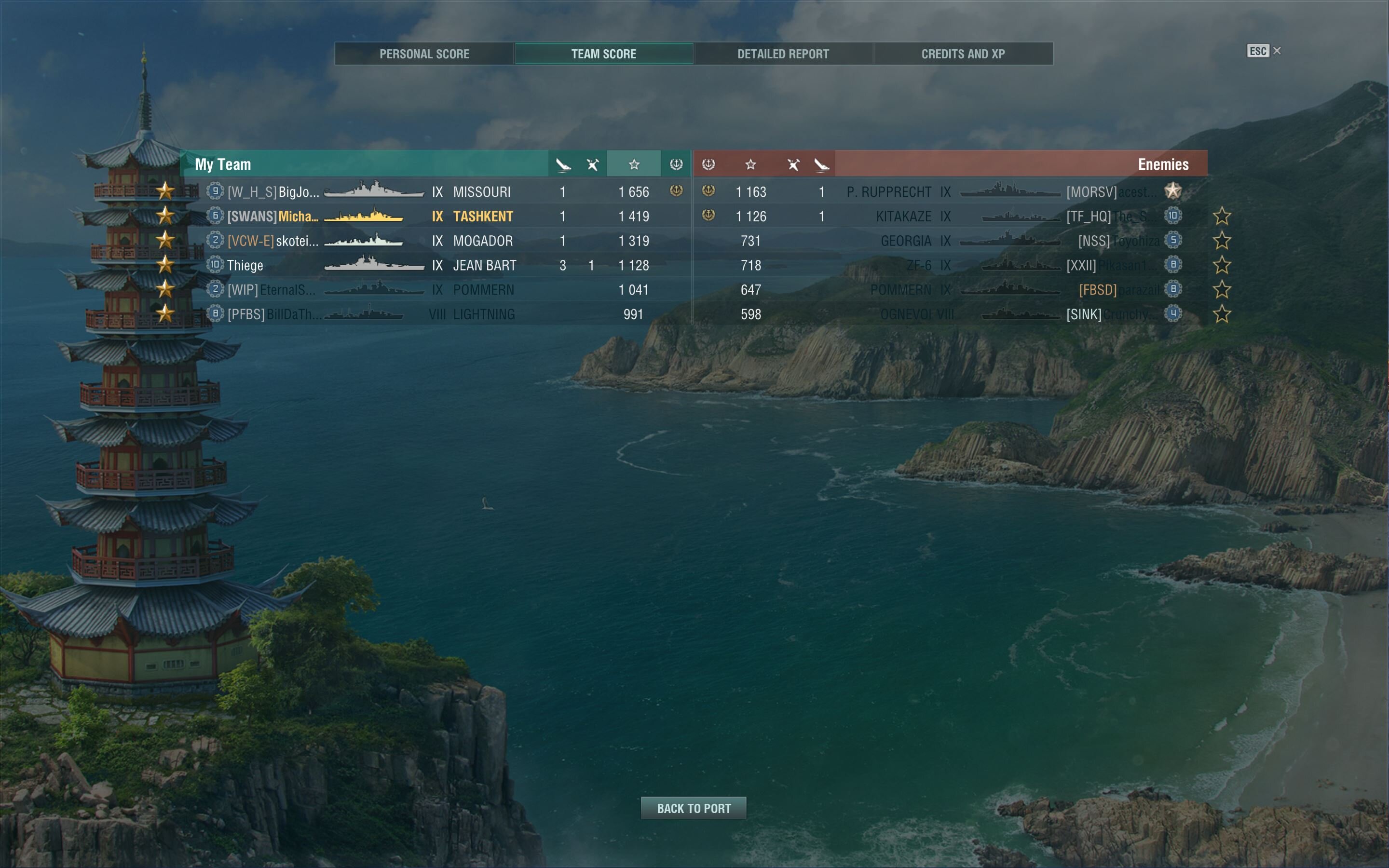Open the Detailed Report tab
The height and width of the screenshot is (868, 1389).
coord(783,54)
